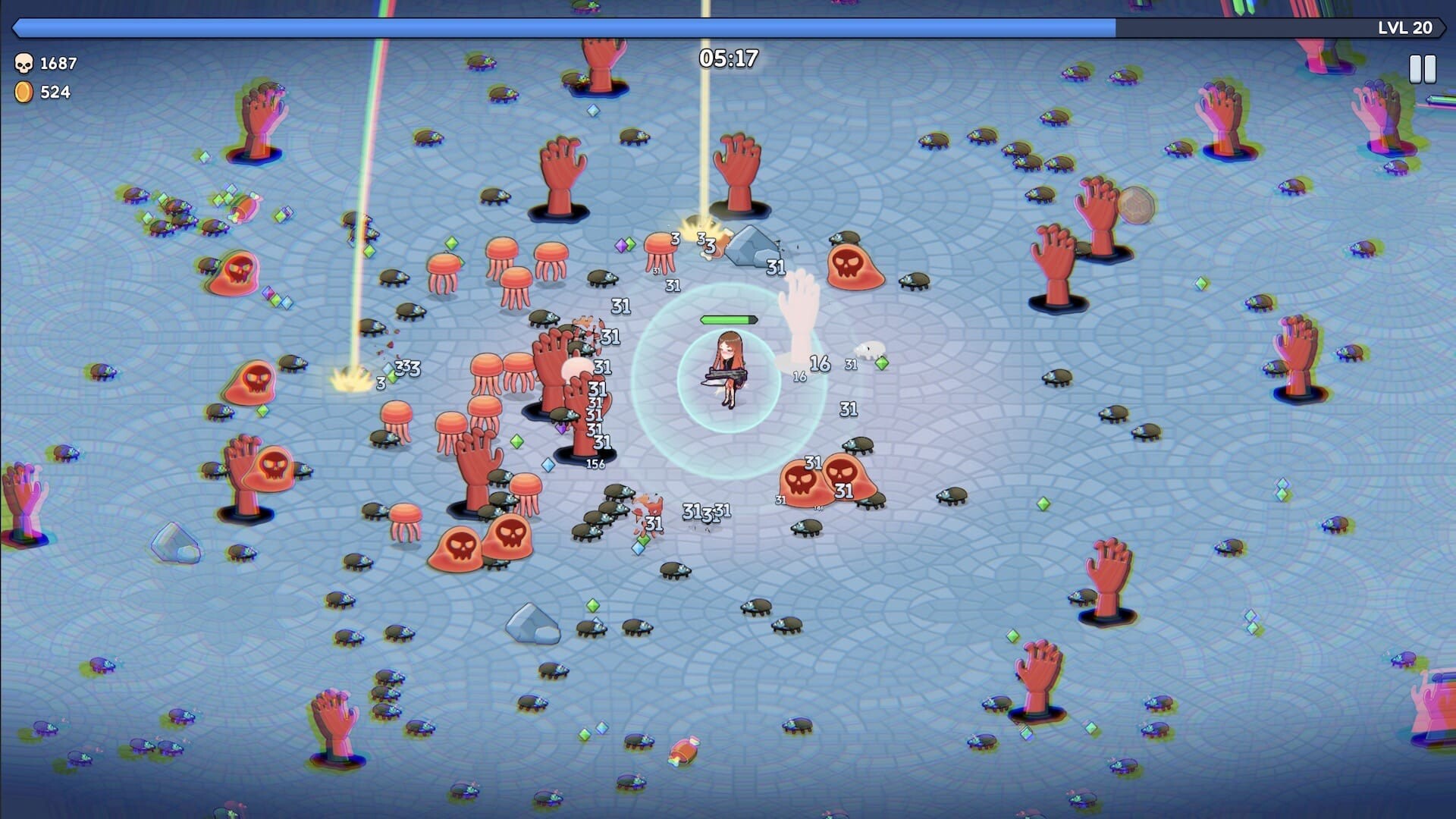Pause the game with the pause button
The image size is (1456, 819).
point(1422,69)
